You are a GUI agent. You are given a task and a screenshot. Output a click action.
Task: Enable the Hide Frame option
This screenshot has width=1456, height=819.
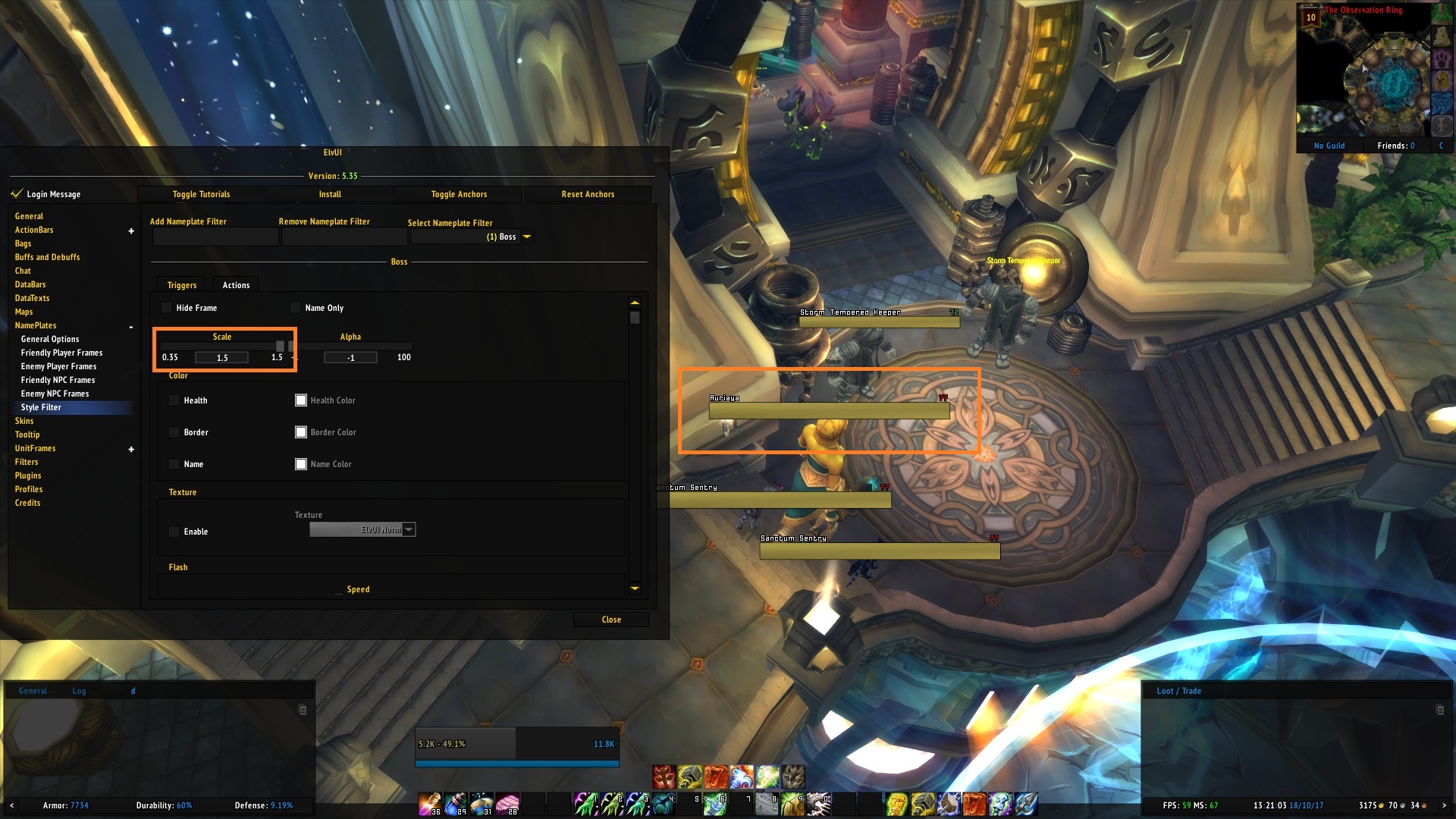(x=165, y=308)
